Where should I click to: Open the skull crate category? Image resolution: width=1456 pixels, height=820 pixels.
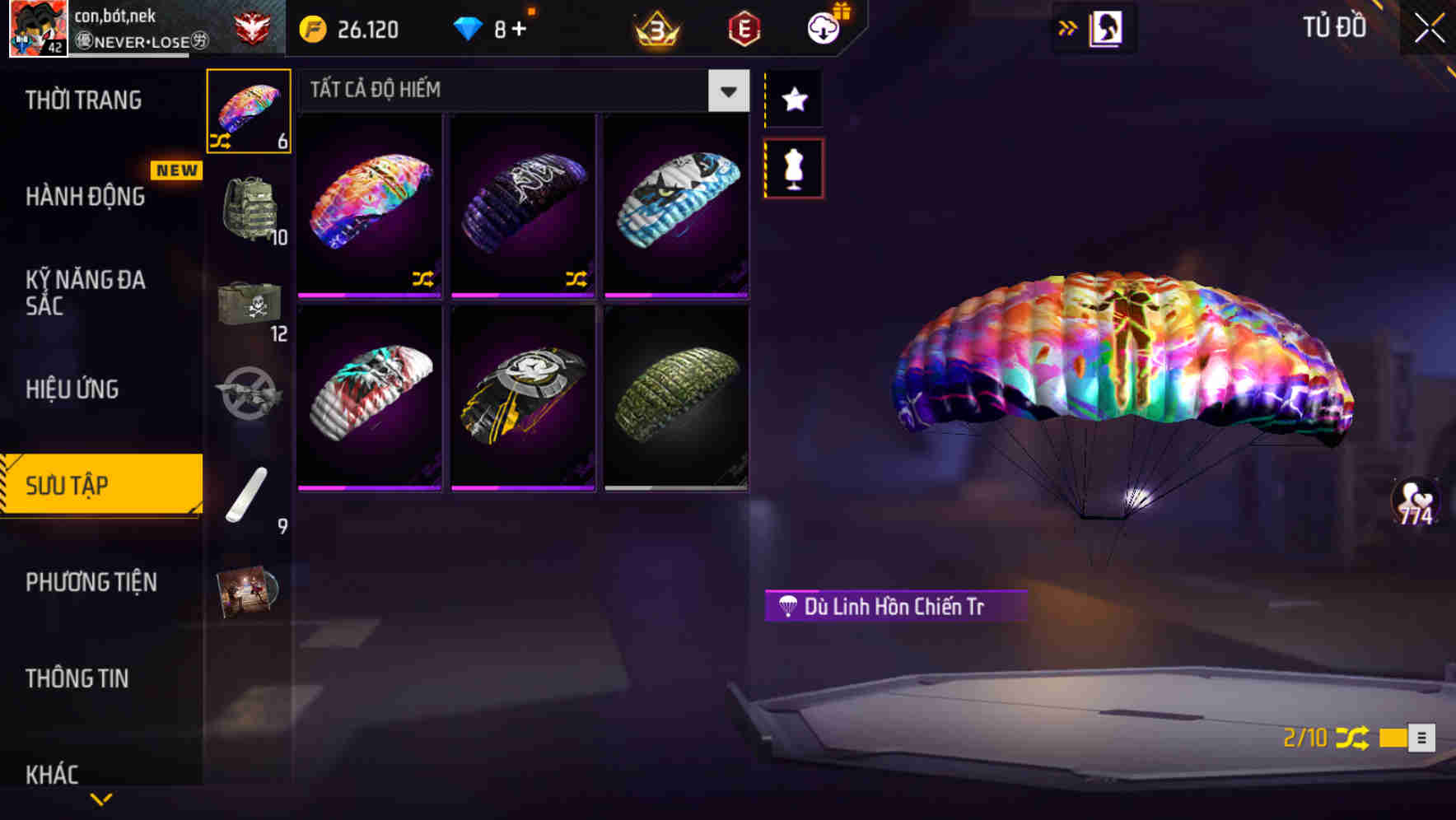click(x=248, y=305)
